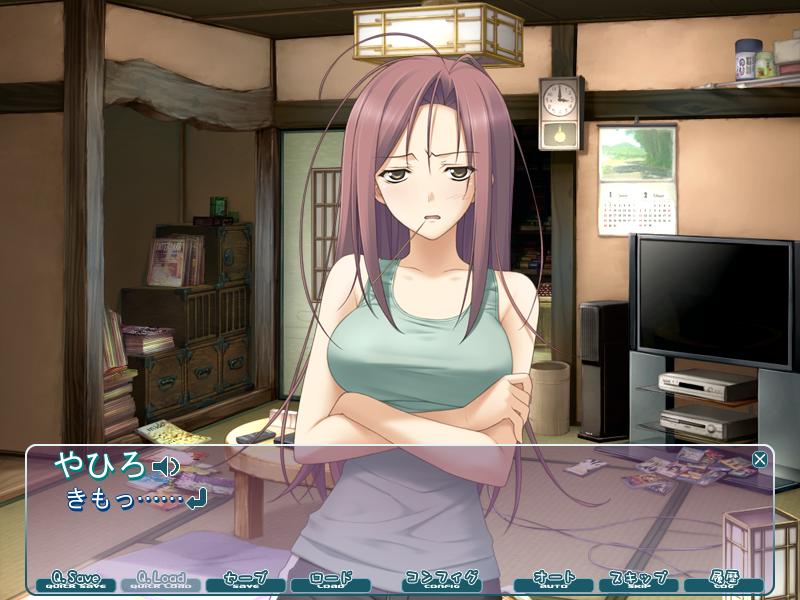Replay the voice with the speaker icon
800x600 pixels.
[x=165, y=466]
